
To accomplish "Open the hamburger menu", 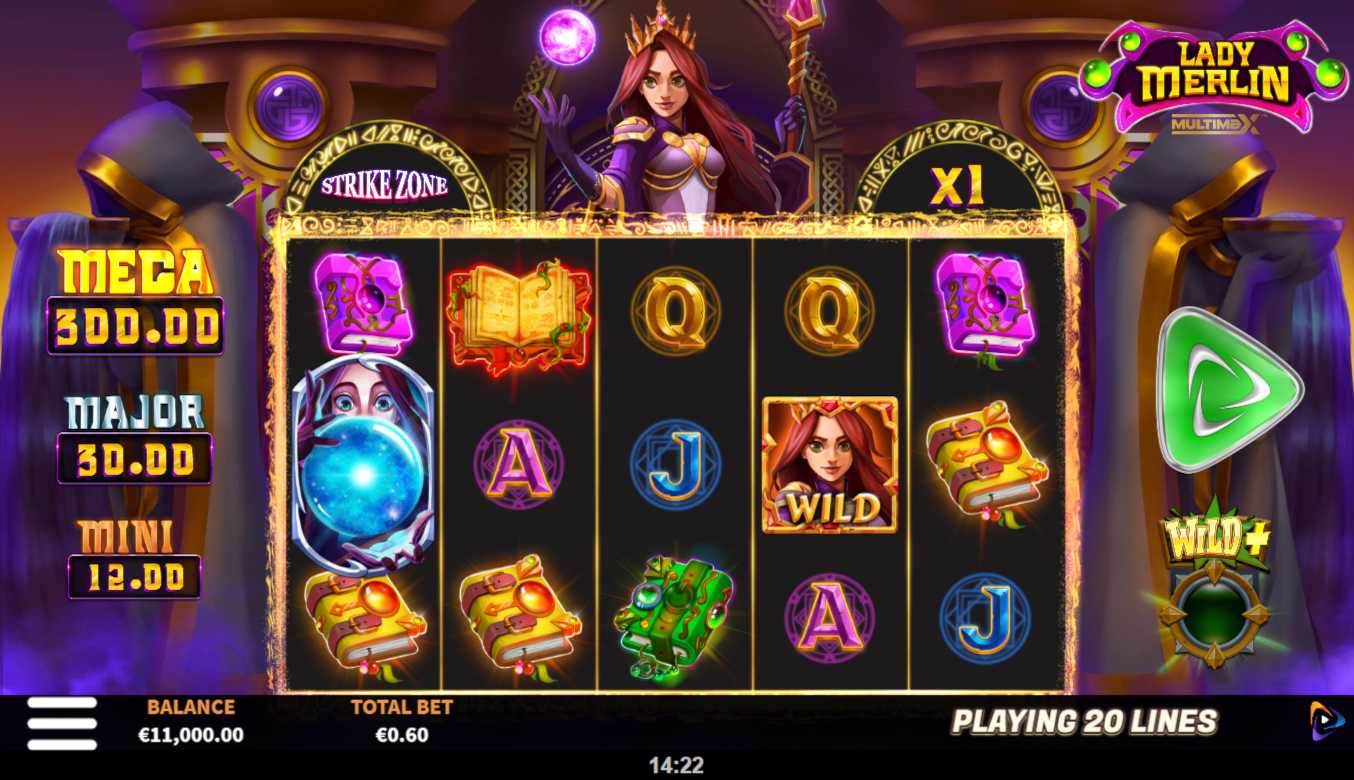I will tap(62, 723).
